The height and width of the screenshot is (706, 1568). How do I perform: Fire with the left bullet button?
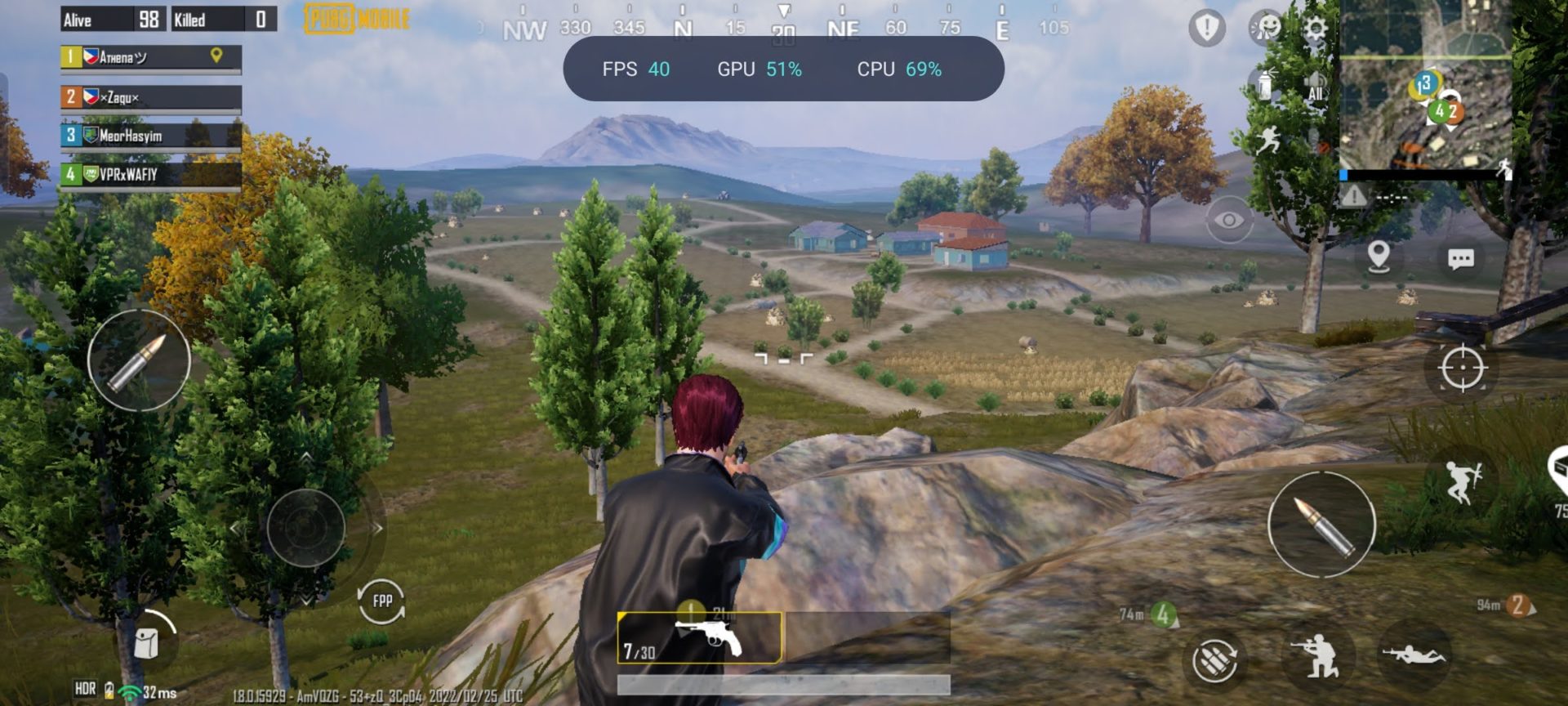(x=139, y=360)
